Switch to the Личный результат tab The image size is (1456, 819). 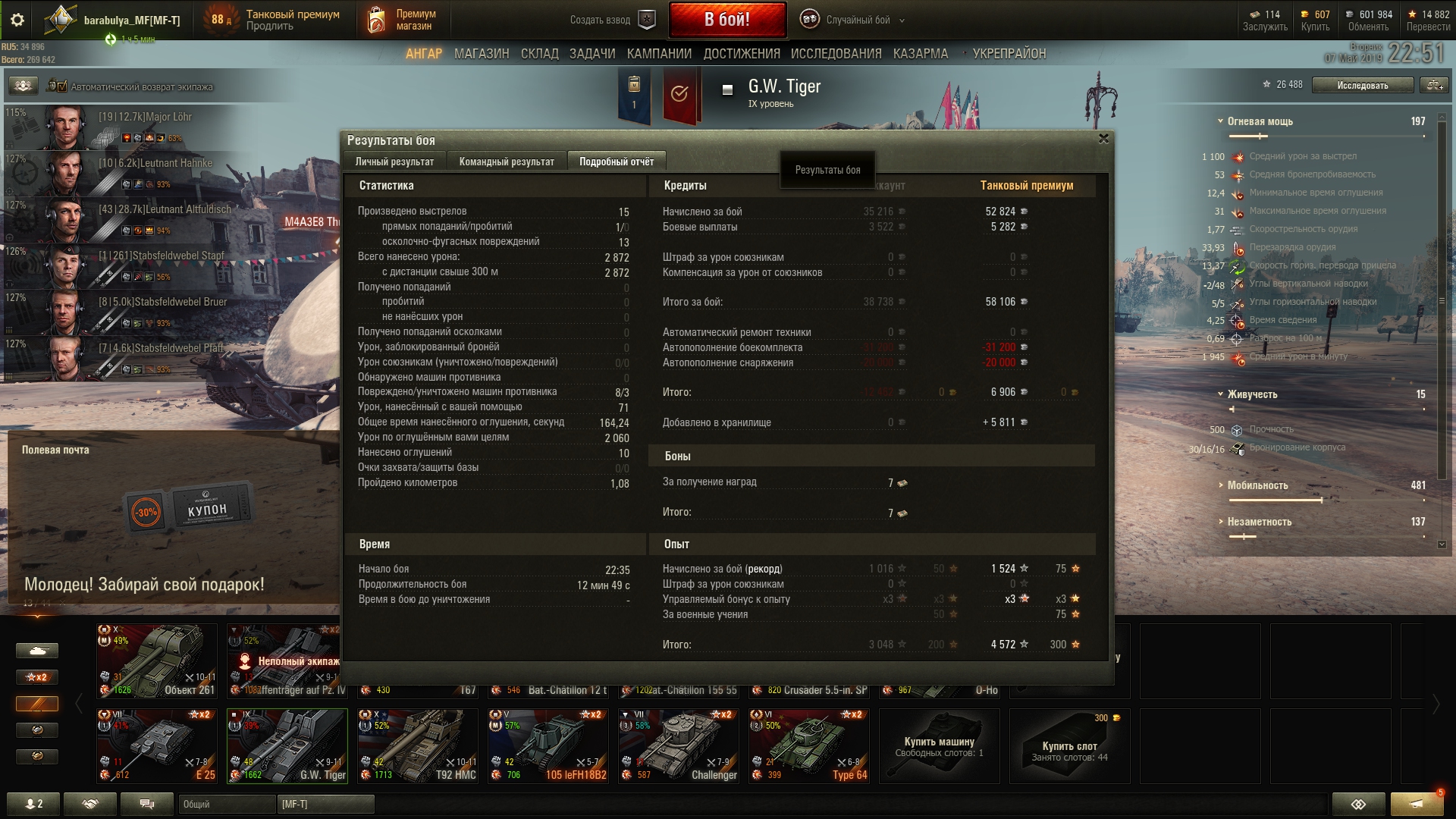(394, 162)
